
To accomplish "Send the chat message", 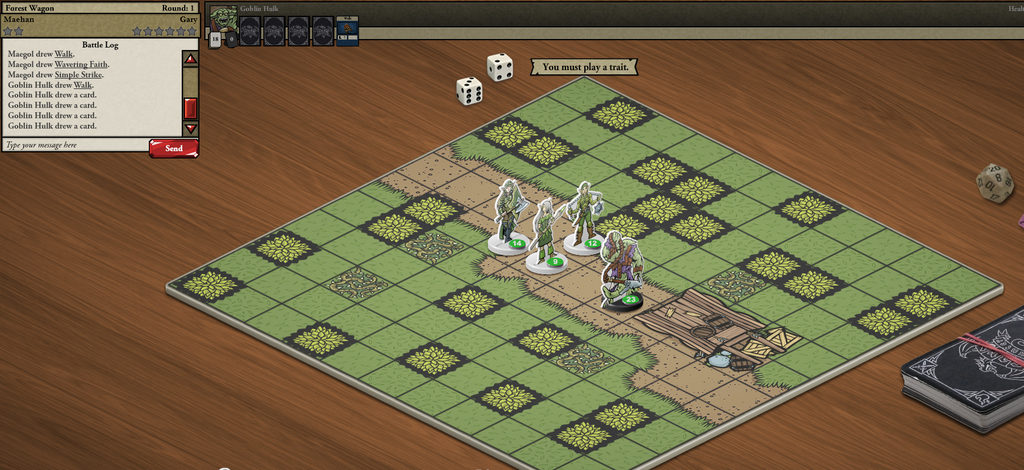I will (x=174, y=148).
